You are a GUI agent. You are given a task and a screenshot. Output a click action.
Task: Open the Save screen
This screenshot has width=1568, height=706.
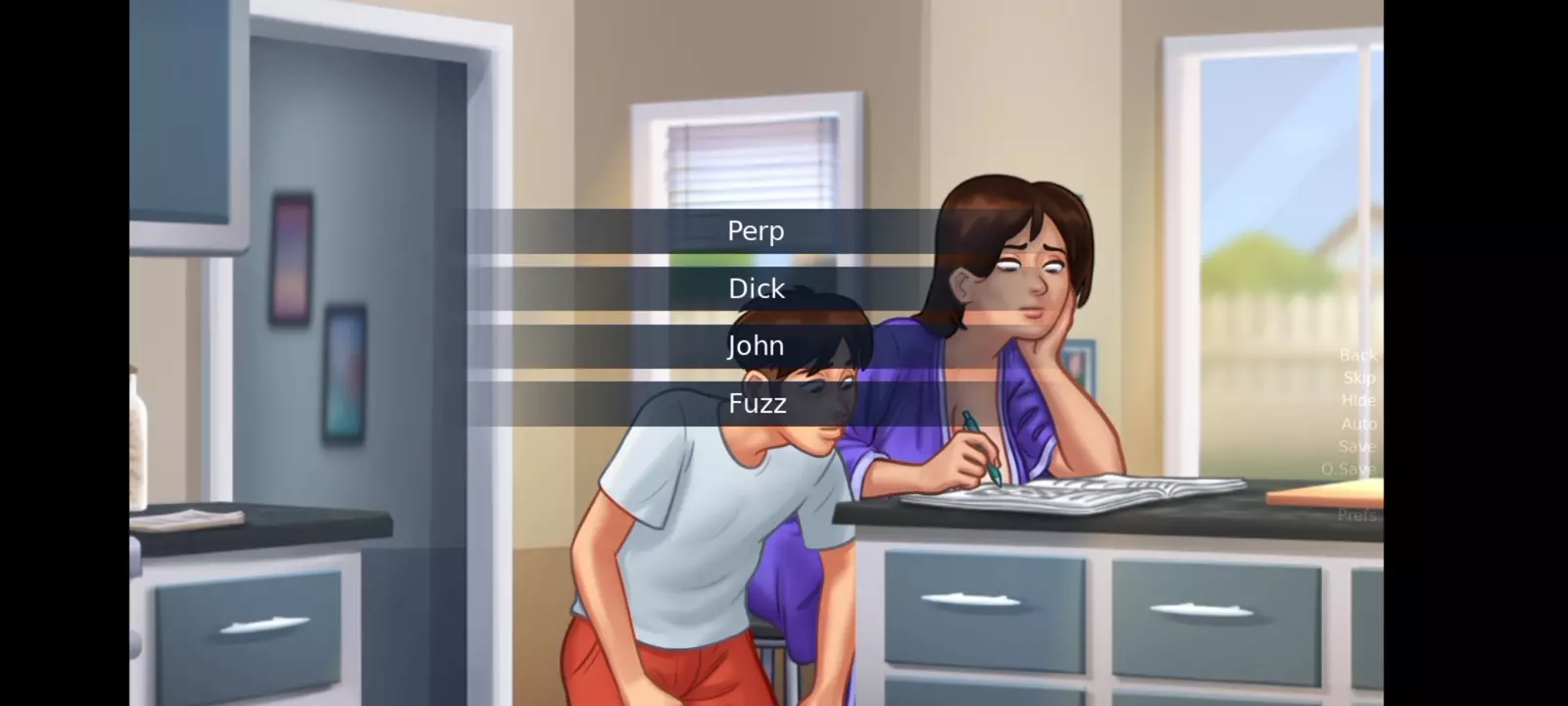[1357, 446]
